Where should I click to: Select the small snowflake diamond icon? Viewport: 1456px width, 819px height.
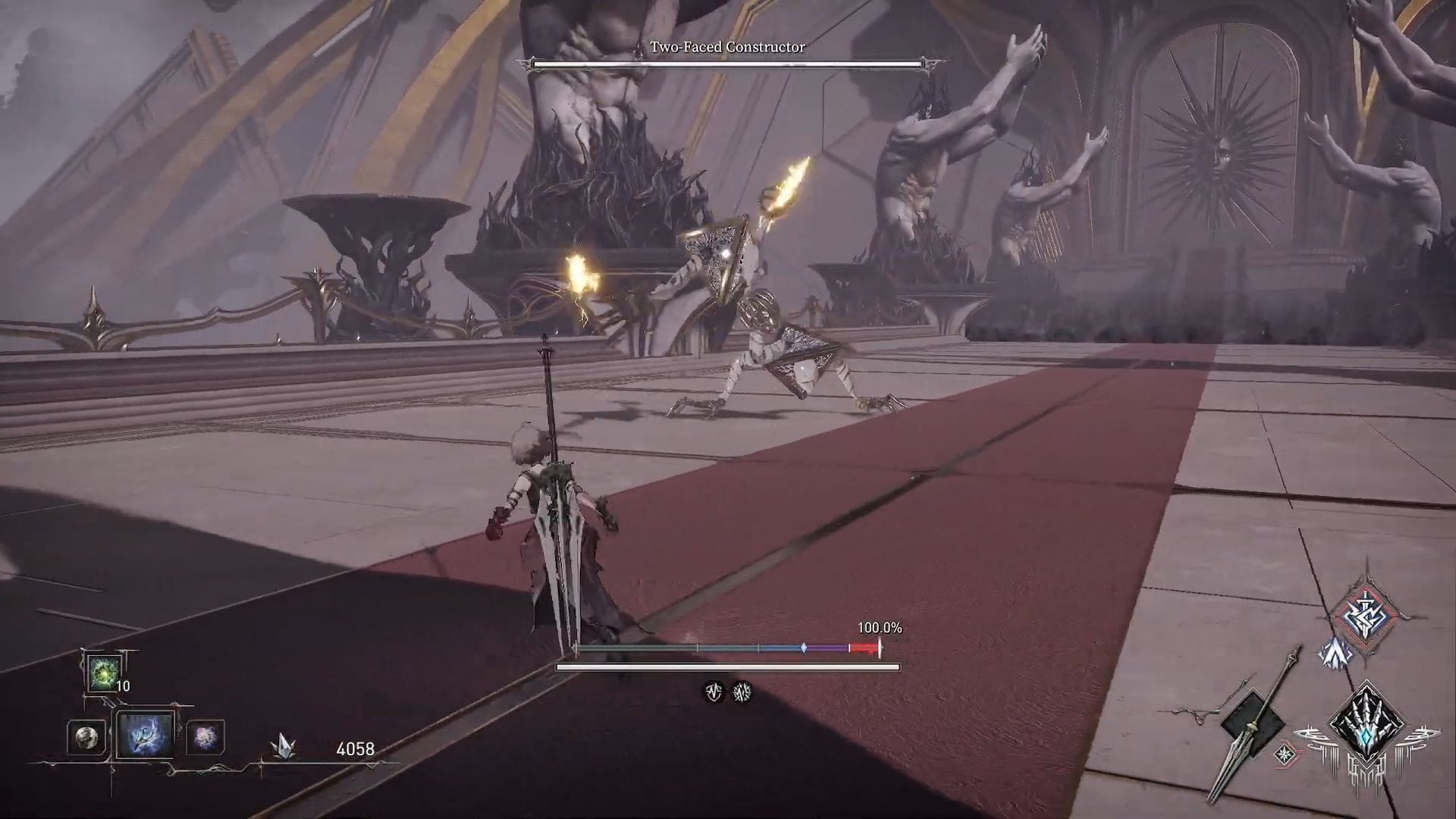coord(1285,755)
